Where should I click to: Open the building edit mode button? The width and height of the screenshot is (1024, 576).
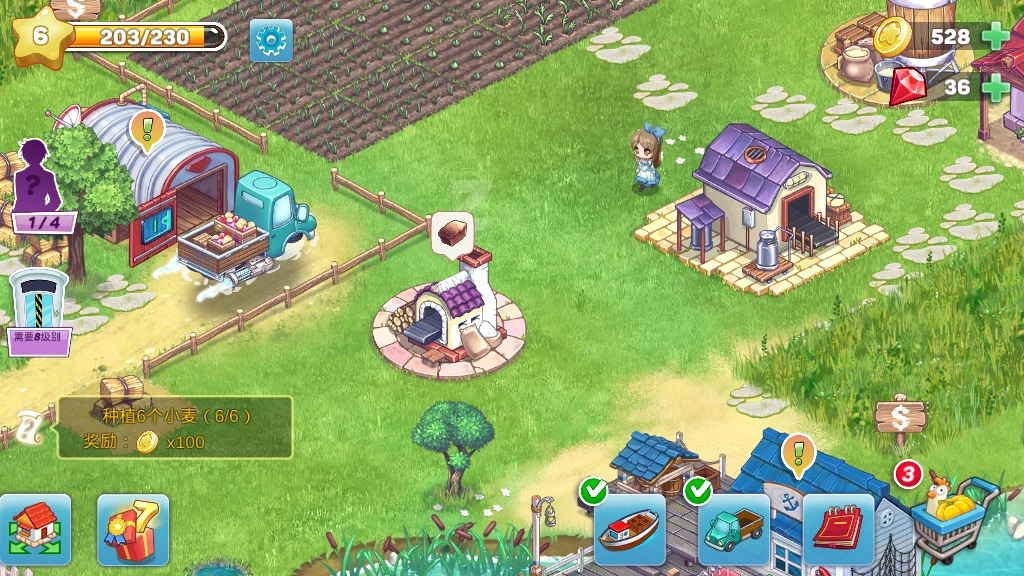(35, 529)
